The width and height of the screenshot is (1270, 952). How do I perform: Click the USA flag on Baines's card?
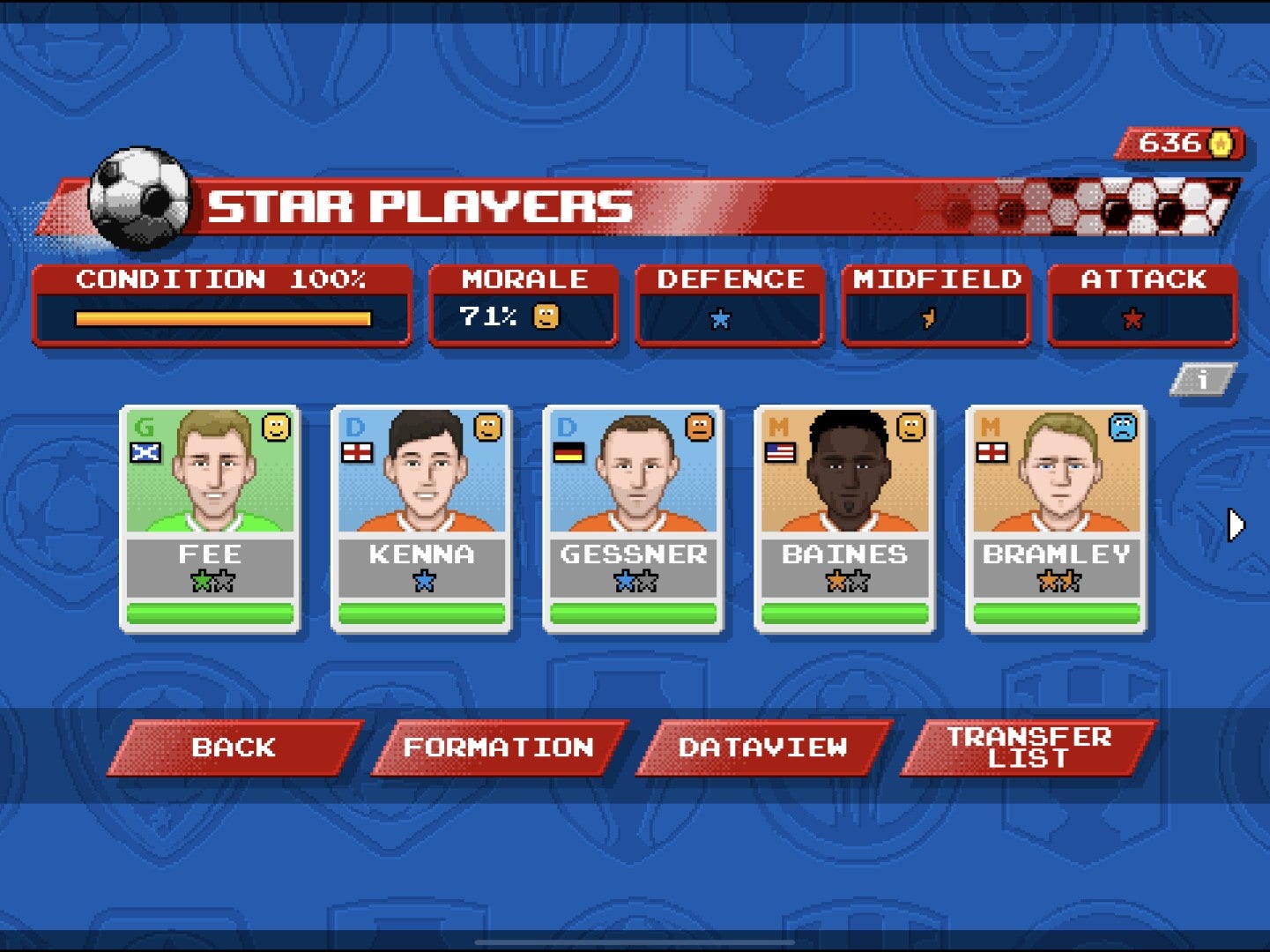point(783,450)
